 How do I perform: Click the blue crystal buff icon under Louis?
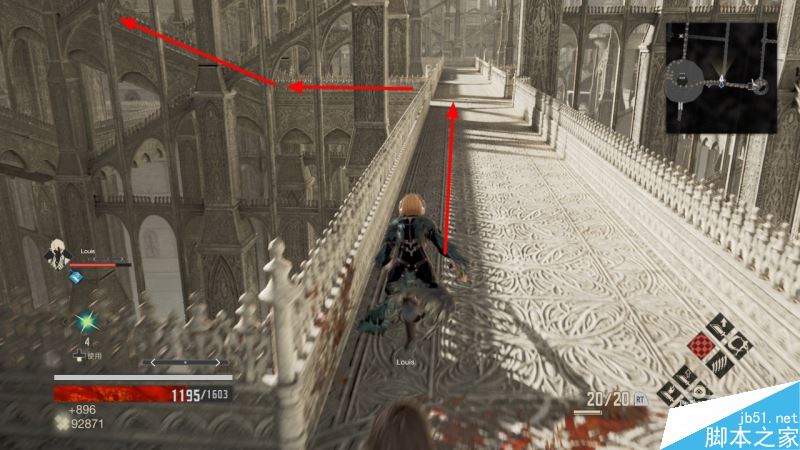73,279
